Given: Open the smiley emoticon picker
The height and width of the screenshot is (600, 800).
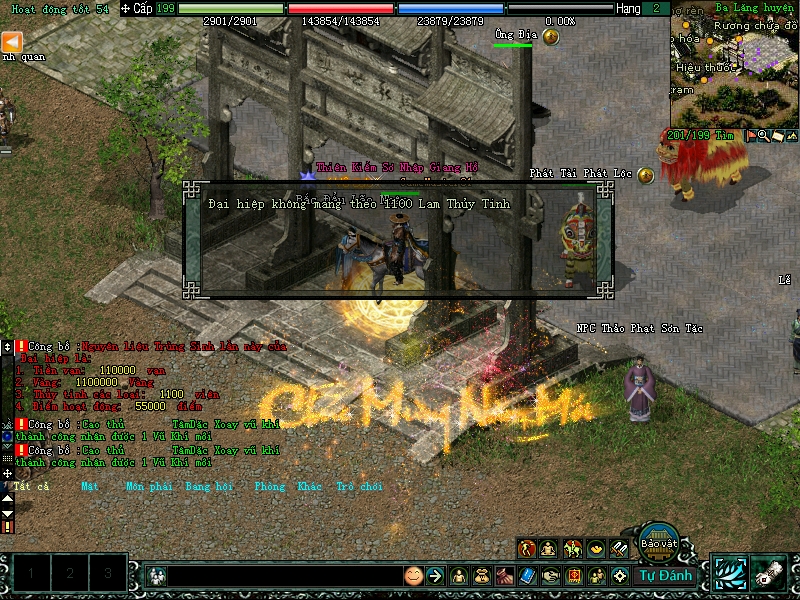Looking at the screenshot, I should pos(413,576).
